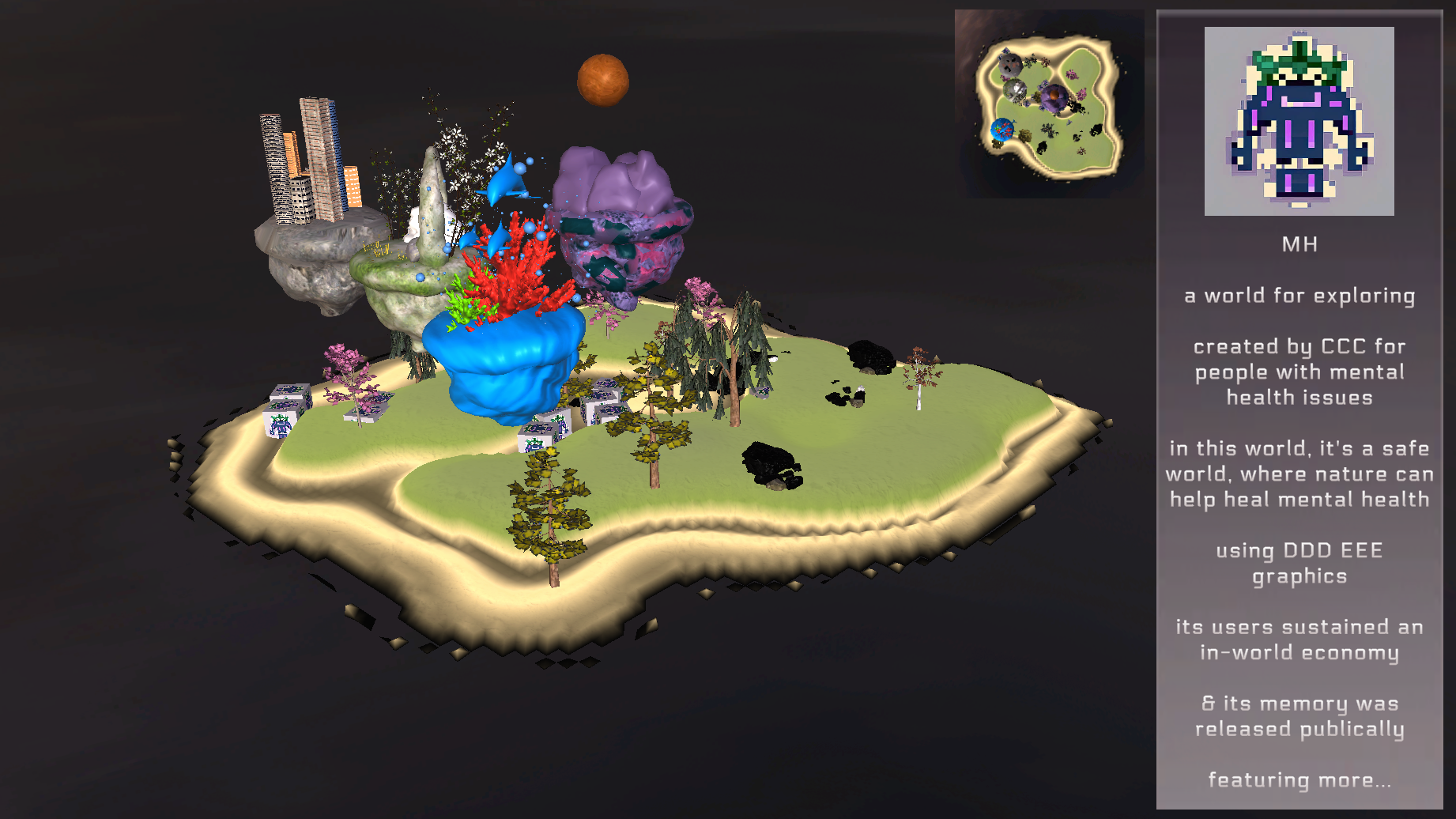Select the MH pixel character portrait

[x=1299, y=121]
